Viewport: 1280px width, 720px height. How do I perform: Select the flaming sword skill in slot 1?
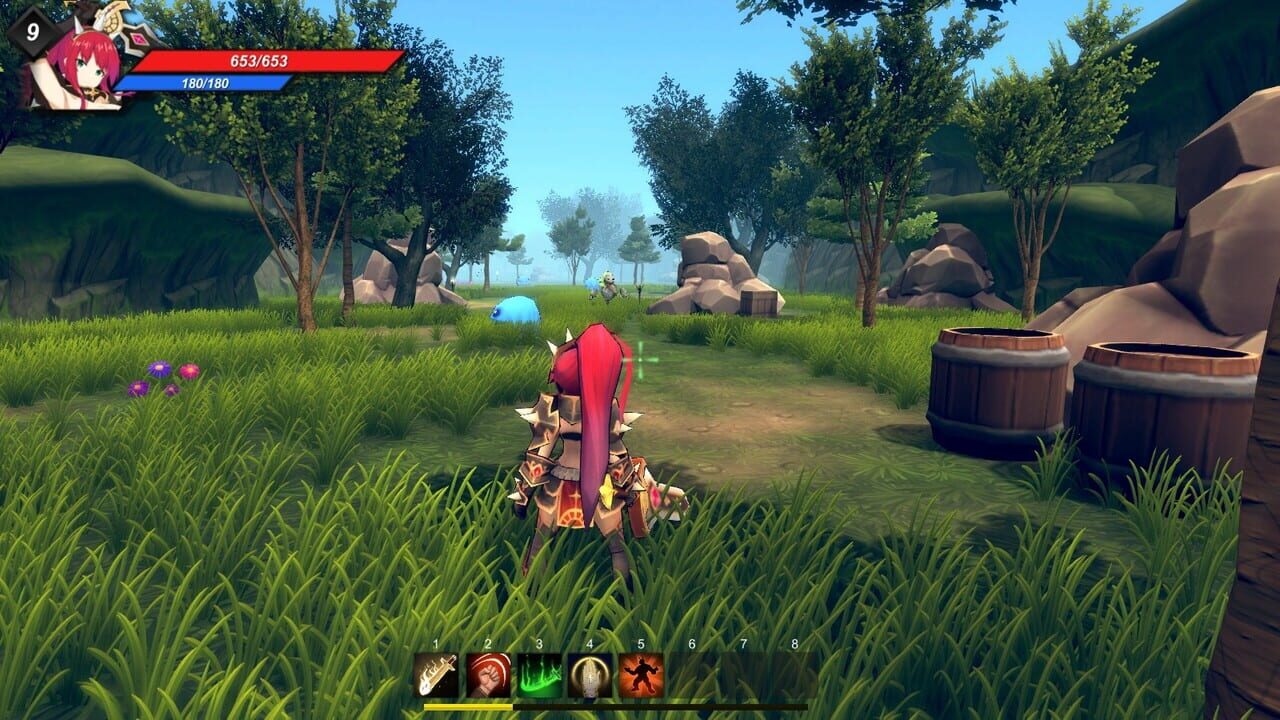click(436, 675)
